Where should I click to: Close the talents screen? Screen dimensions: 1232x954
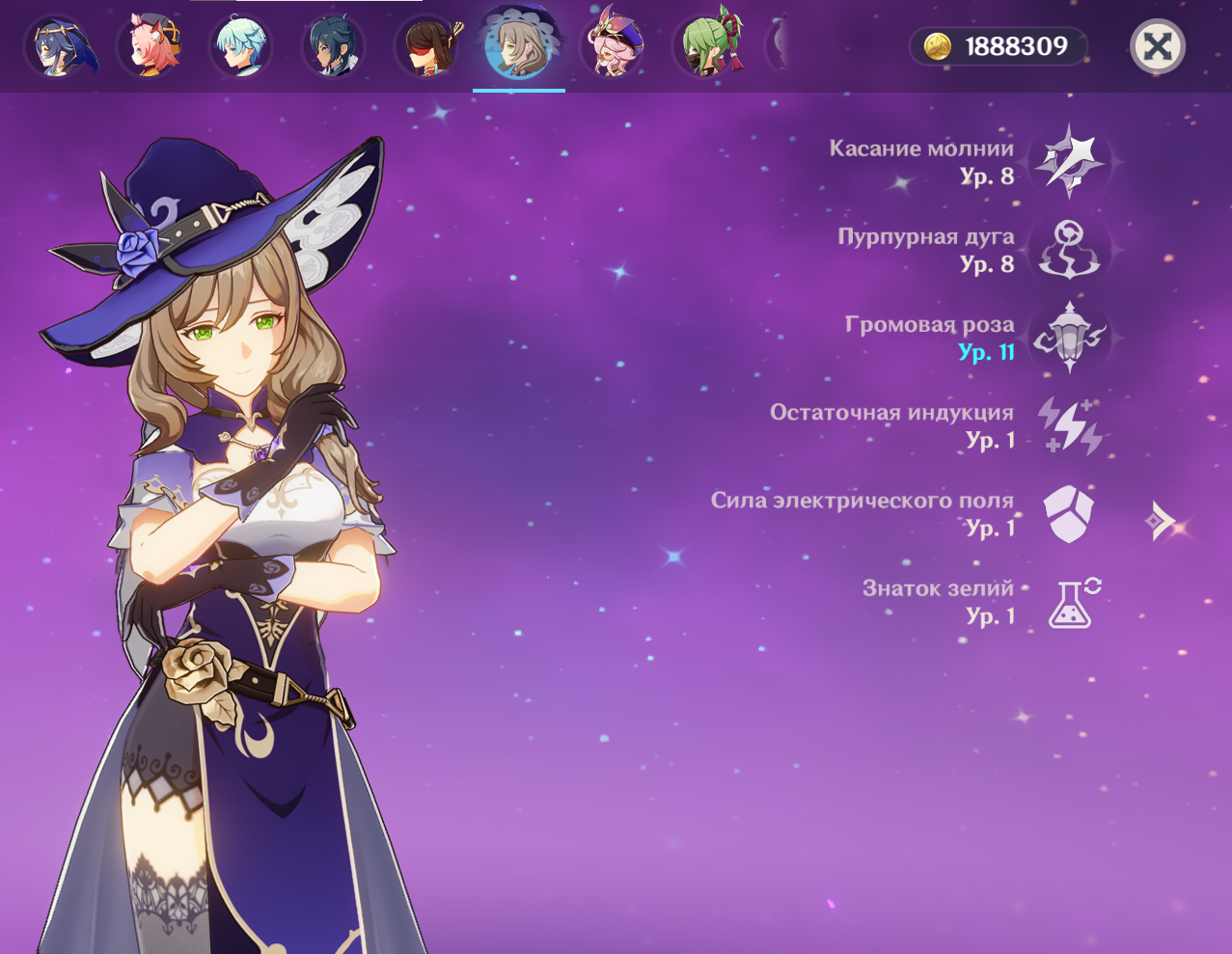[1157, 46]
